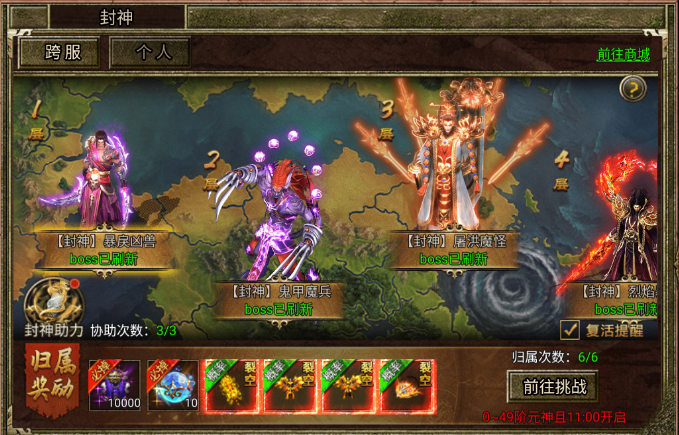679x435 pixels.
Task: Switch to the 个人 tab
Action: 150,54
